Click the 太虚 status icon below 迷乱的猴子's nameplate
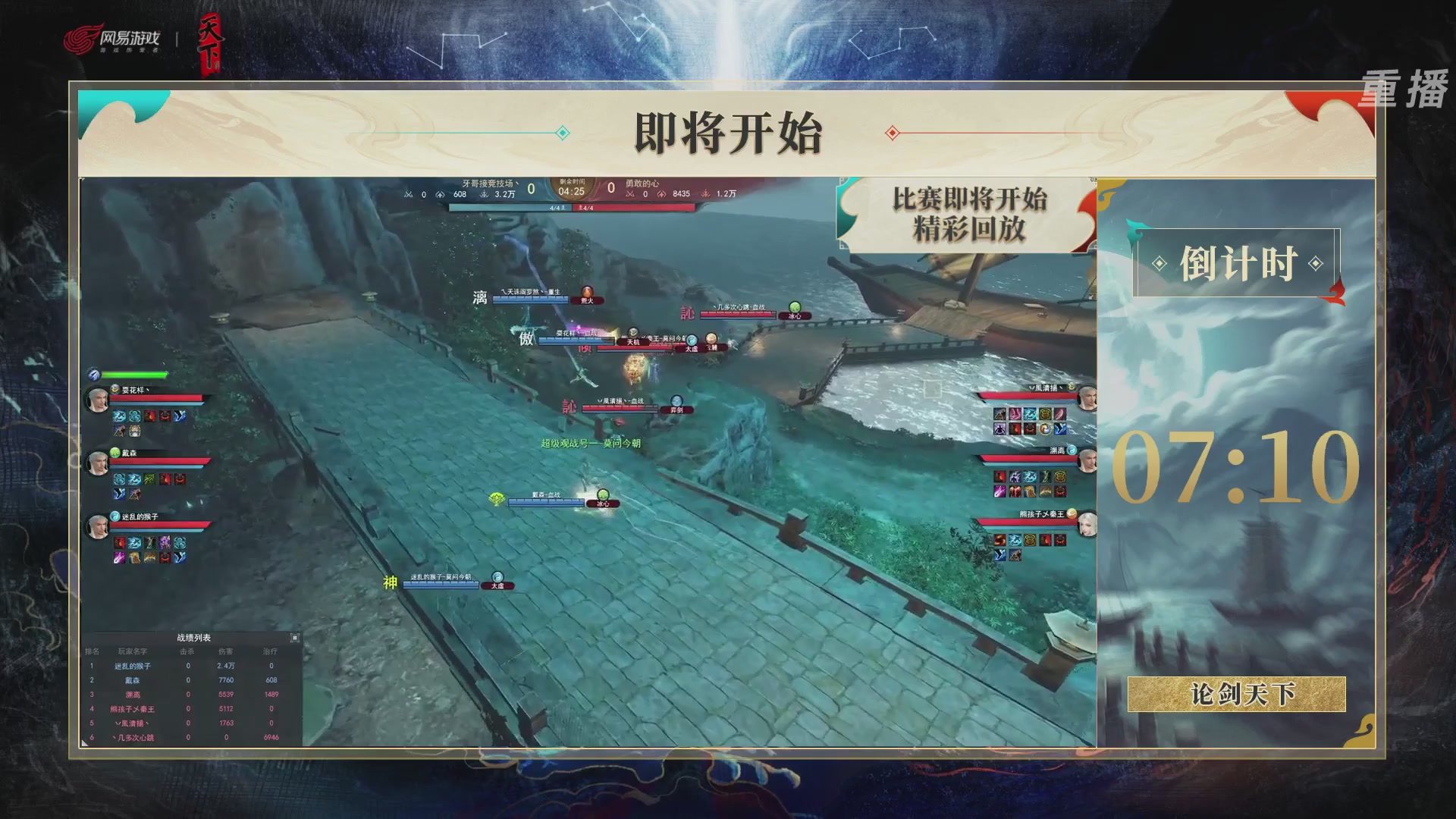Image resolution: width=1456 pixels, height=819 pixels. coord(497,585)
